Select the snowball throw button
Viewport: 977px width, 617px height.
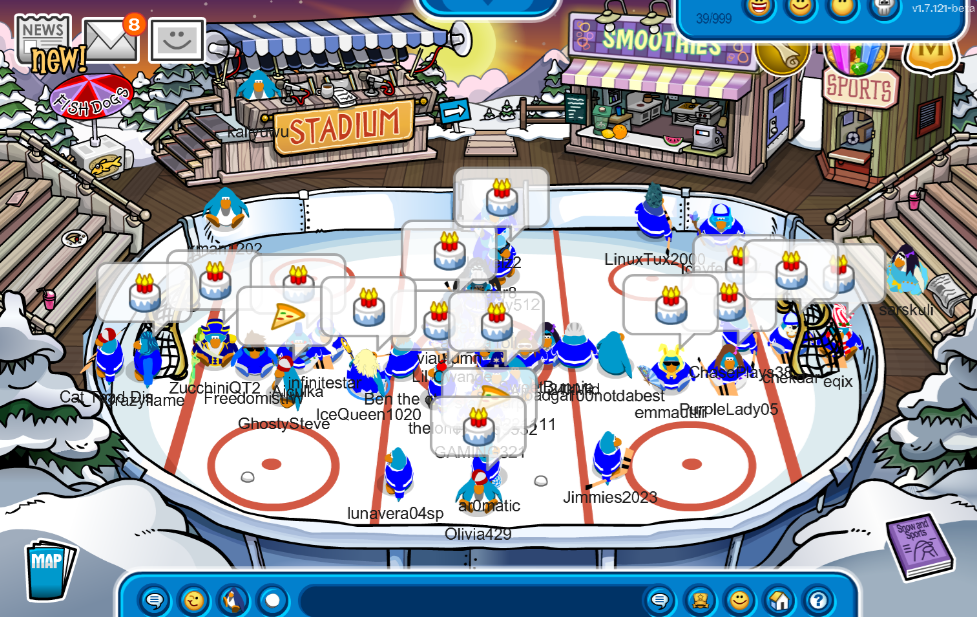[x=272, y=600]
